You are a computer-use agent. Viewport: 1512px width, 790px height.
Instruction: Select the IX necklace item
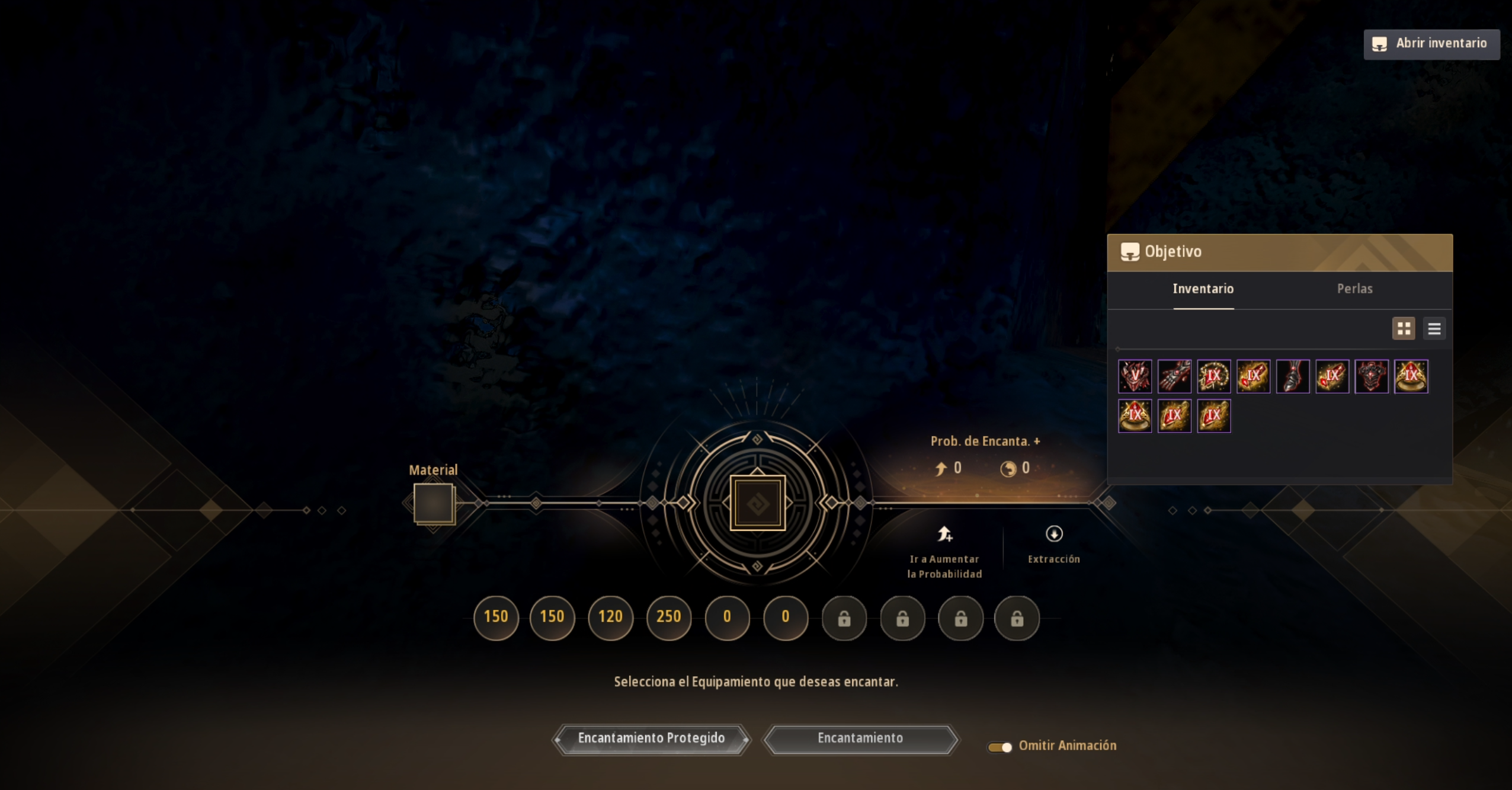[x=1213, y=376]
